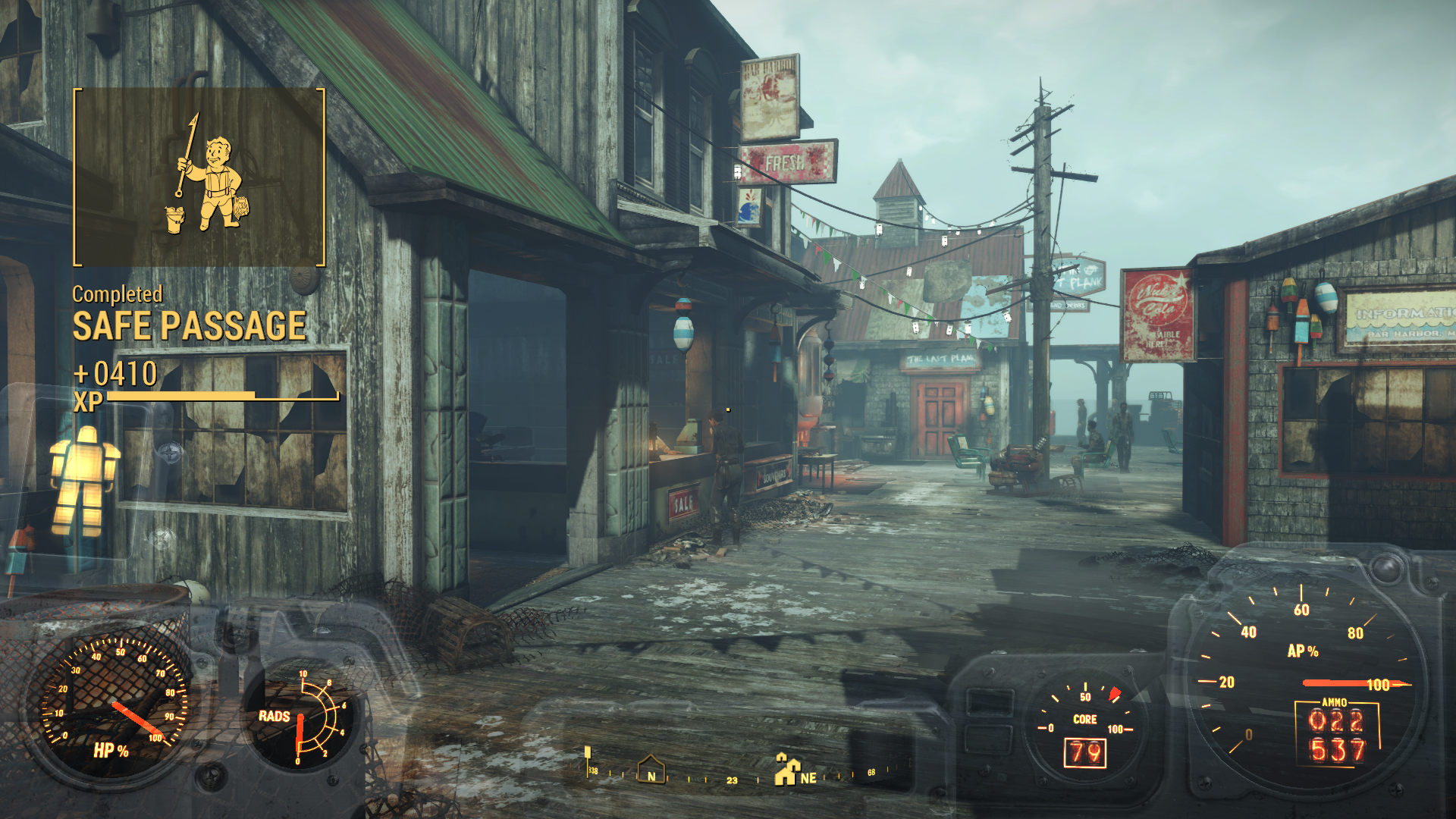Select the solid house marker on the compass
The height and width of the screenshot is (819, 1456).
786,770
